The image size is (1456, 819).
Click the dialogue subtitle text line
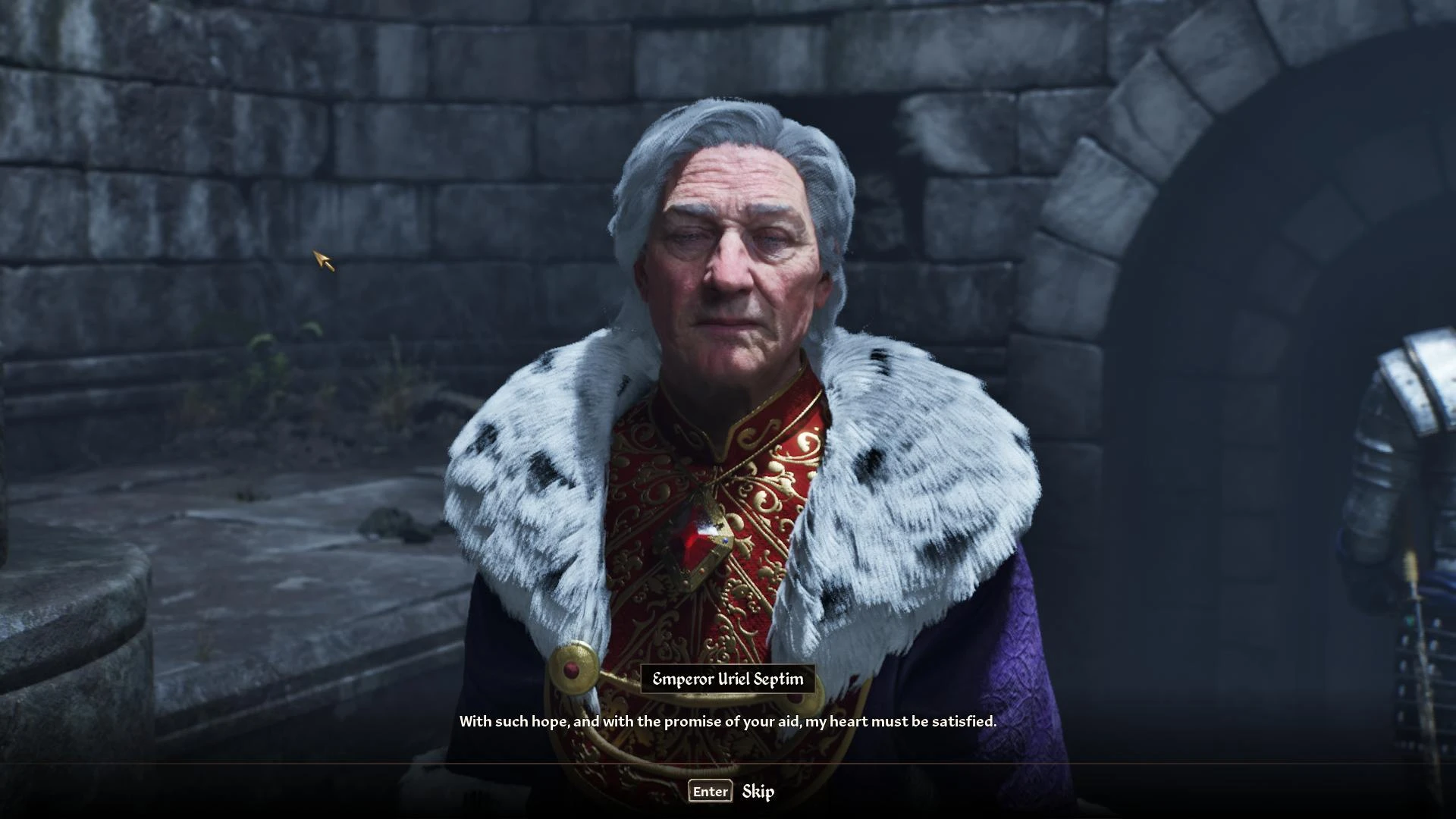(x=727, y=721)
